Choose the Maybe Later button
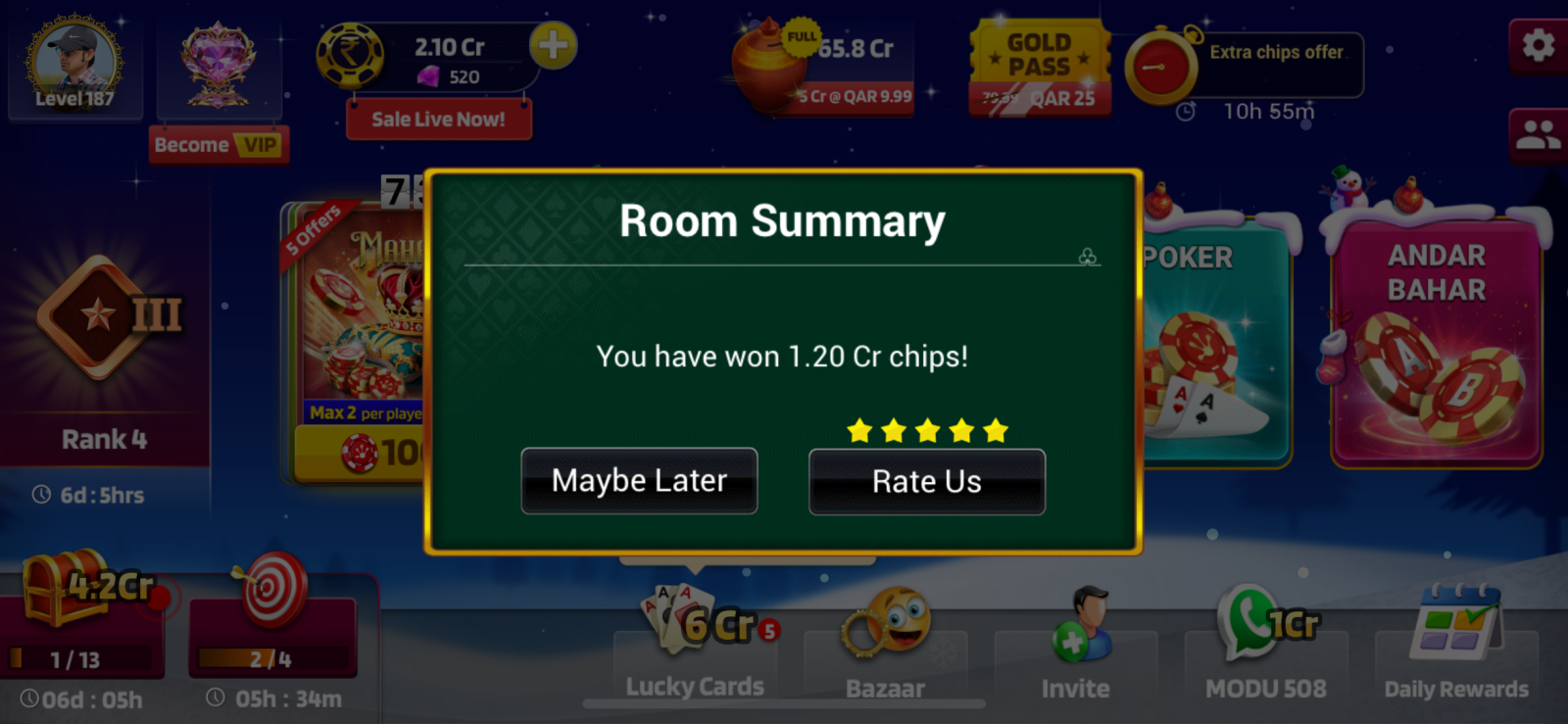Screen dimensions: 1568x724 click(639, 481)
